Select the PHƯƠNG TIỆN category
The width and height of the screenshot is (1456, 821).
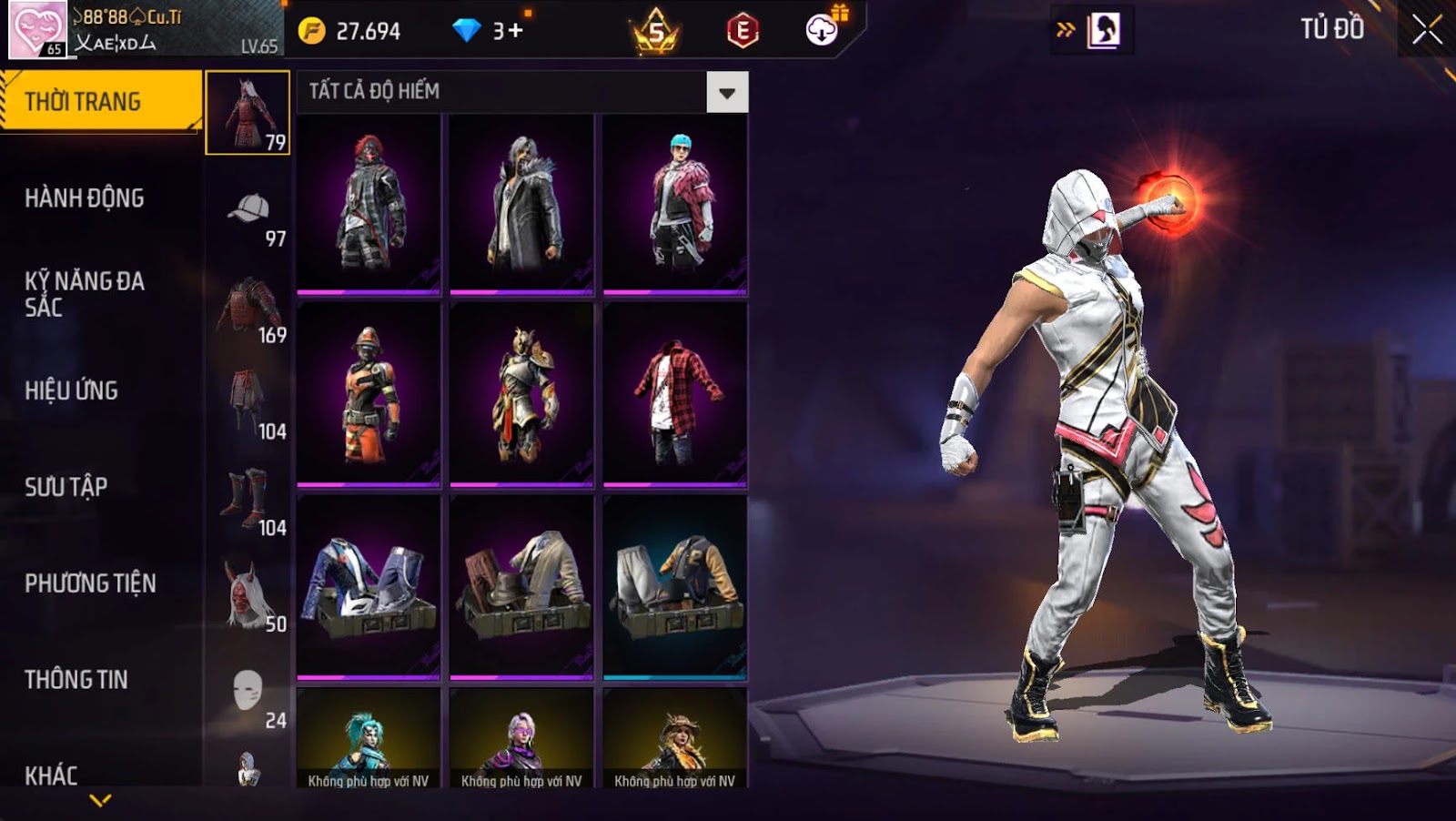click(x=90, y=583)
